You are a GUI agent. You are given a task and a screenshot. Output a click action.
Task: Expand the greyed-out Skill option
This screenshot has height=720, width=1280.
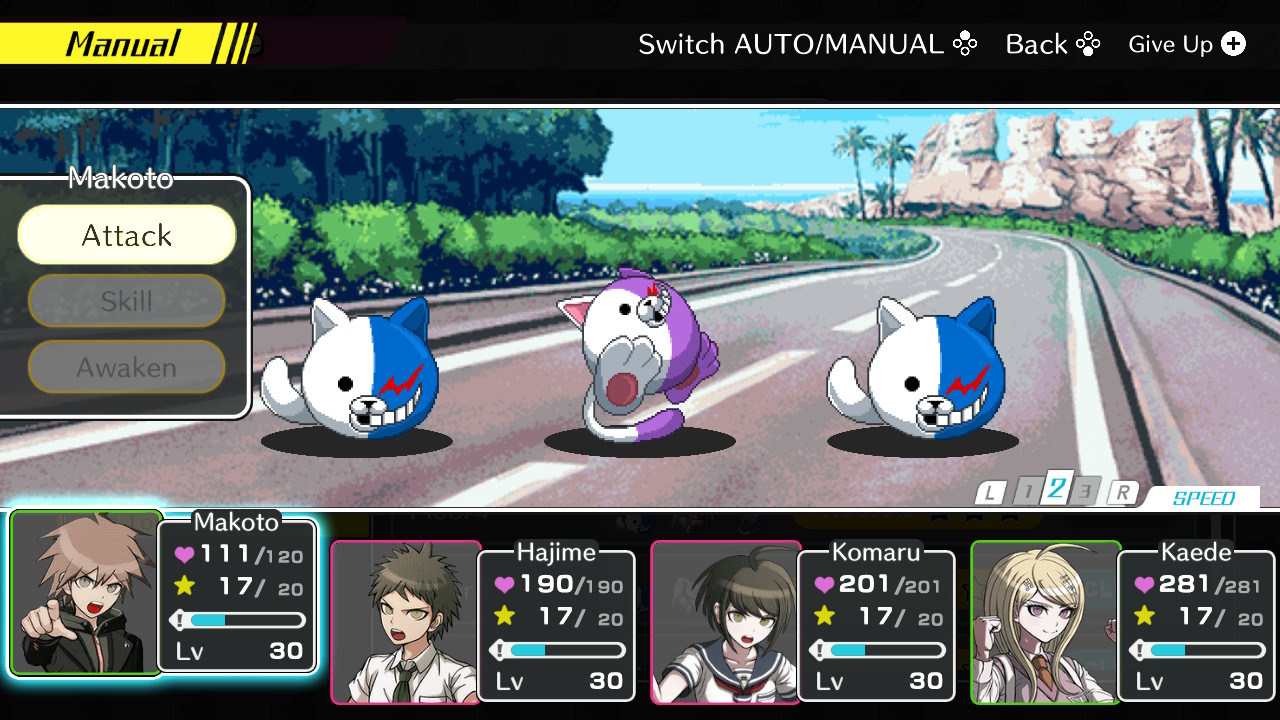[x=126, y=301]
